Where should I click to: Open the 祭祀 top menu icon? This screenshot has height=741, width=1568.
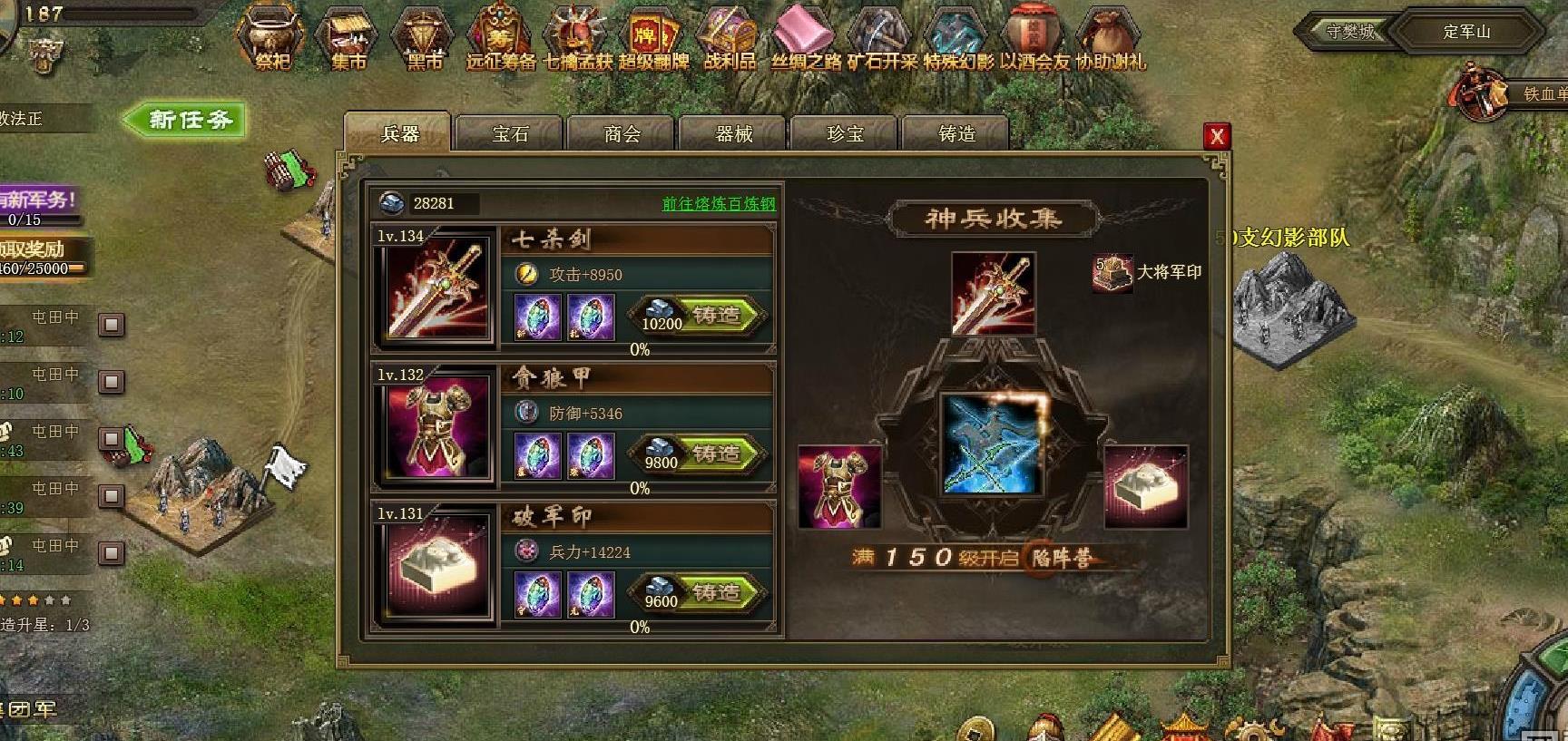click(x=271, y=38)
